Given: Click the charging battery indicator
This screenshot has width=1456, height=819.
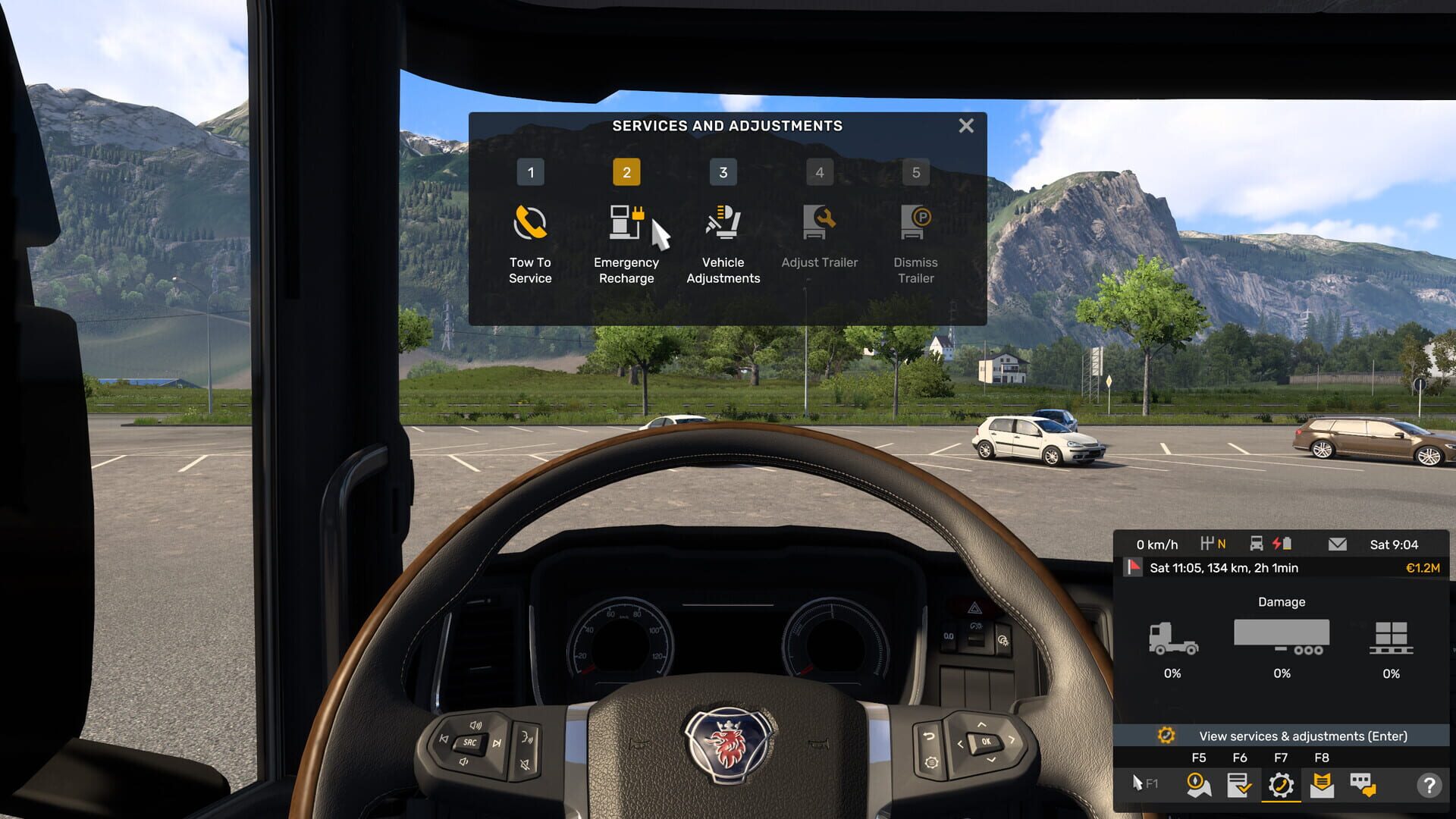Looking at the screenshot, I should tap(1281, 543).
